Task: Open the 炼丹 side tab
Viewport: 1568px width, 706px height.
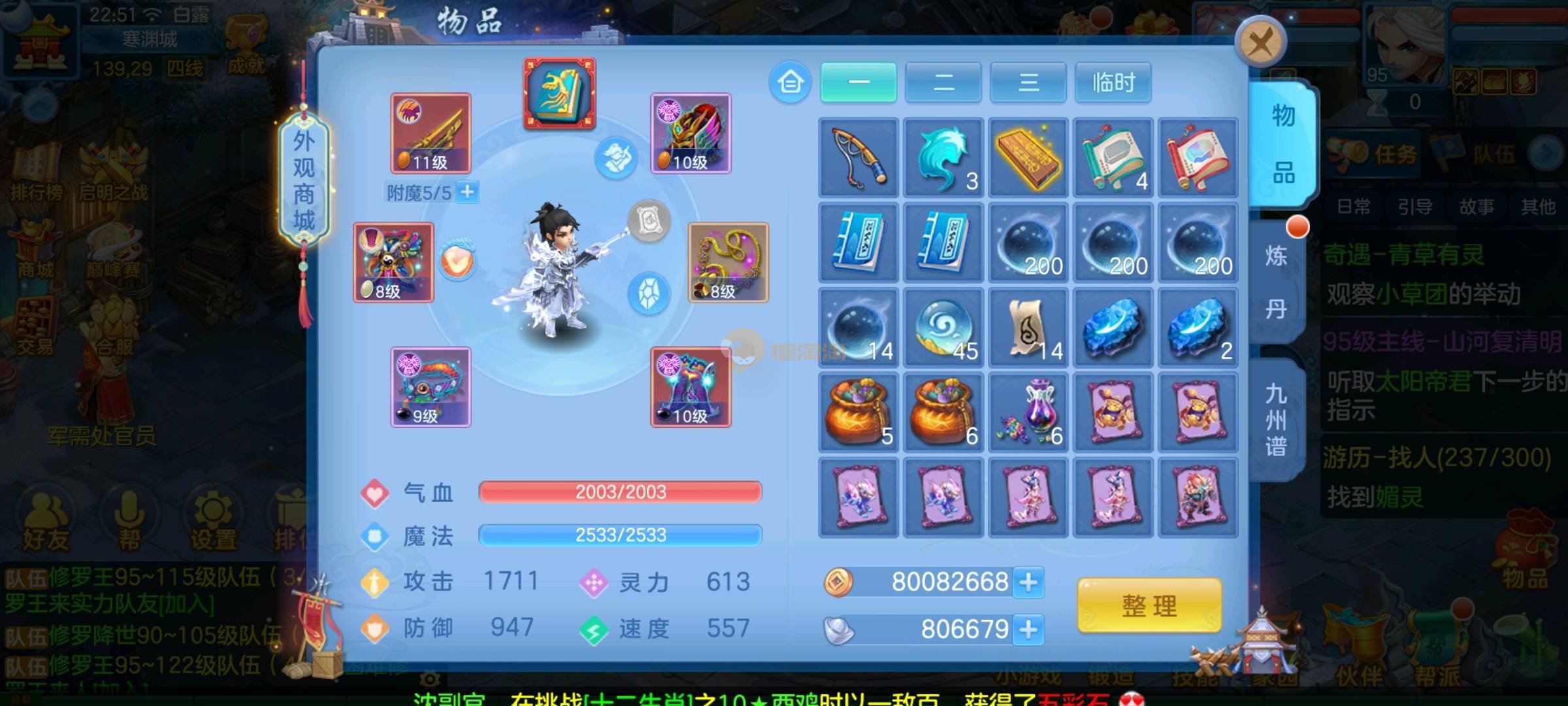Action: [1275, 282]
